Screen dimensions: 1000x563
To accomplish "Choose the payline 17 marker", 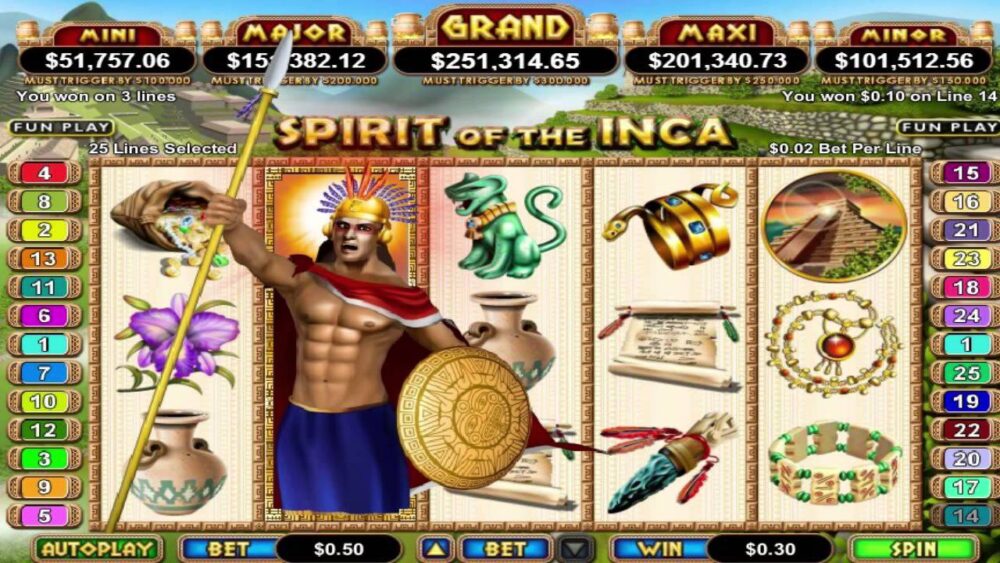I will click(965, 488).
